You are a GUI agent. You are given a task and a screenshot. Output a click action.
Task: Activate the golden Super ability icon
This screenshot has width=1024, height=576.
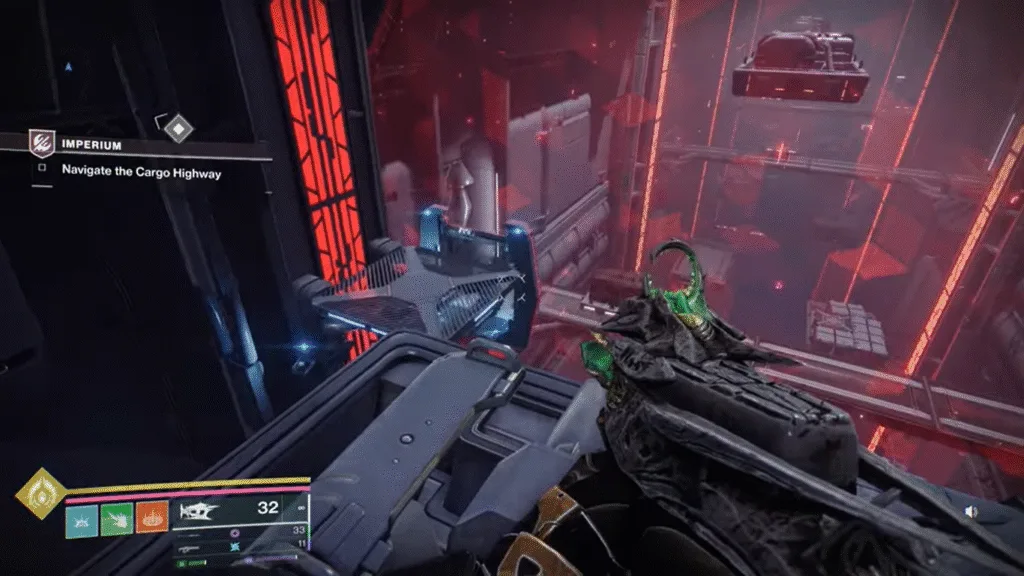click(41, 494)
